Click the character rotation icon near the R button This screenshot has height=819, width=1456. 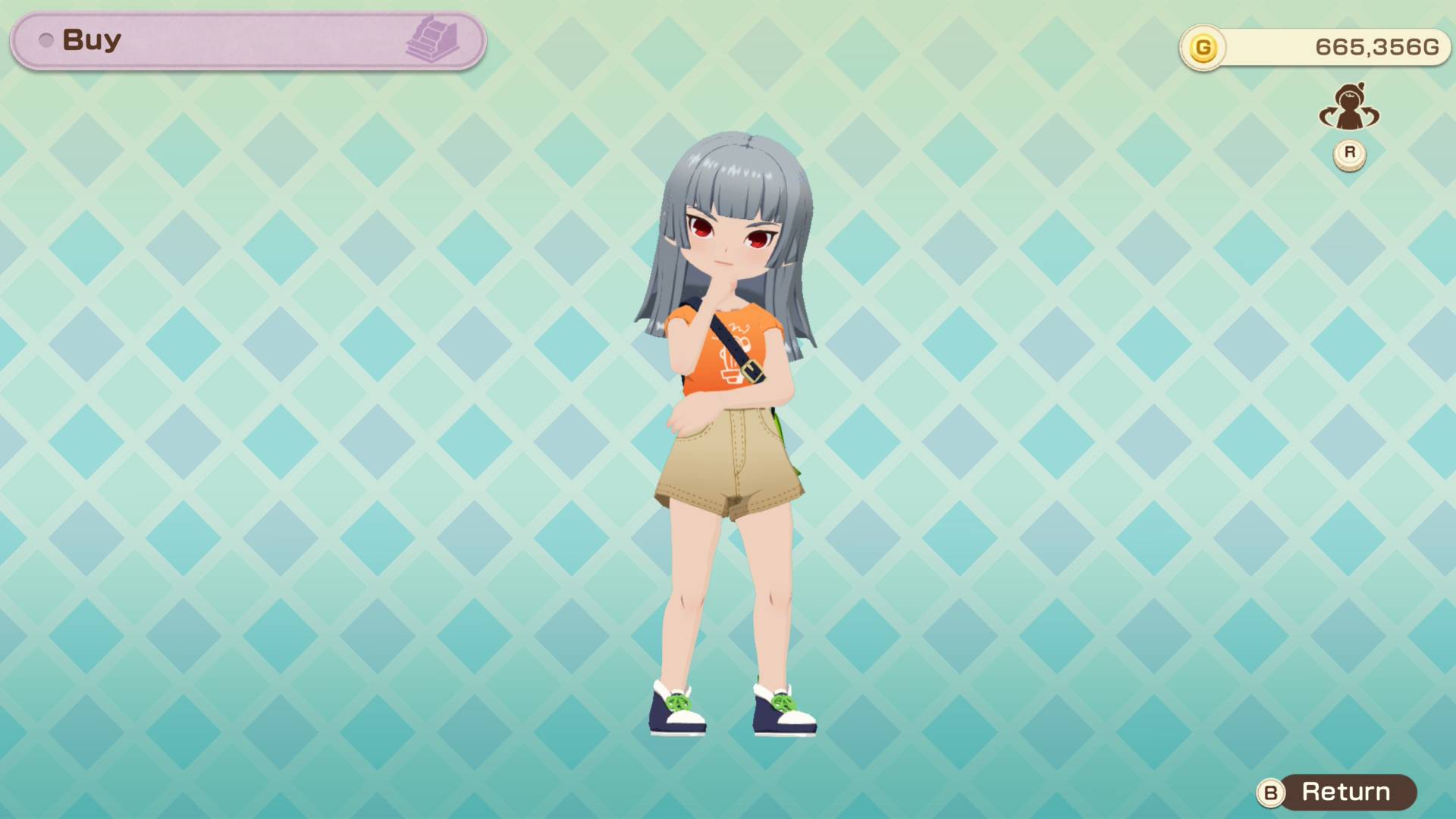tap(1349, 108)
